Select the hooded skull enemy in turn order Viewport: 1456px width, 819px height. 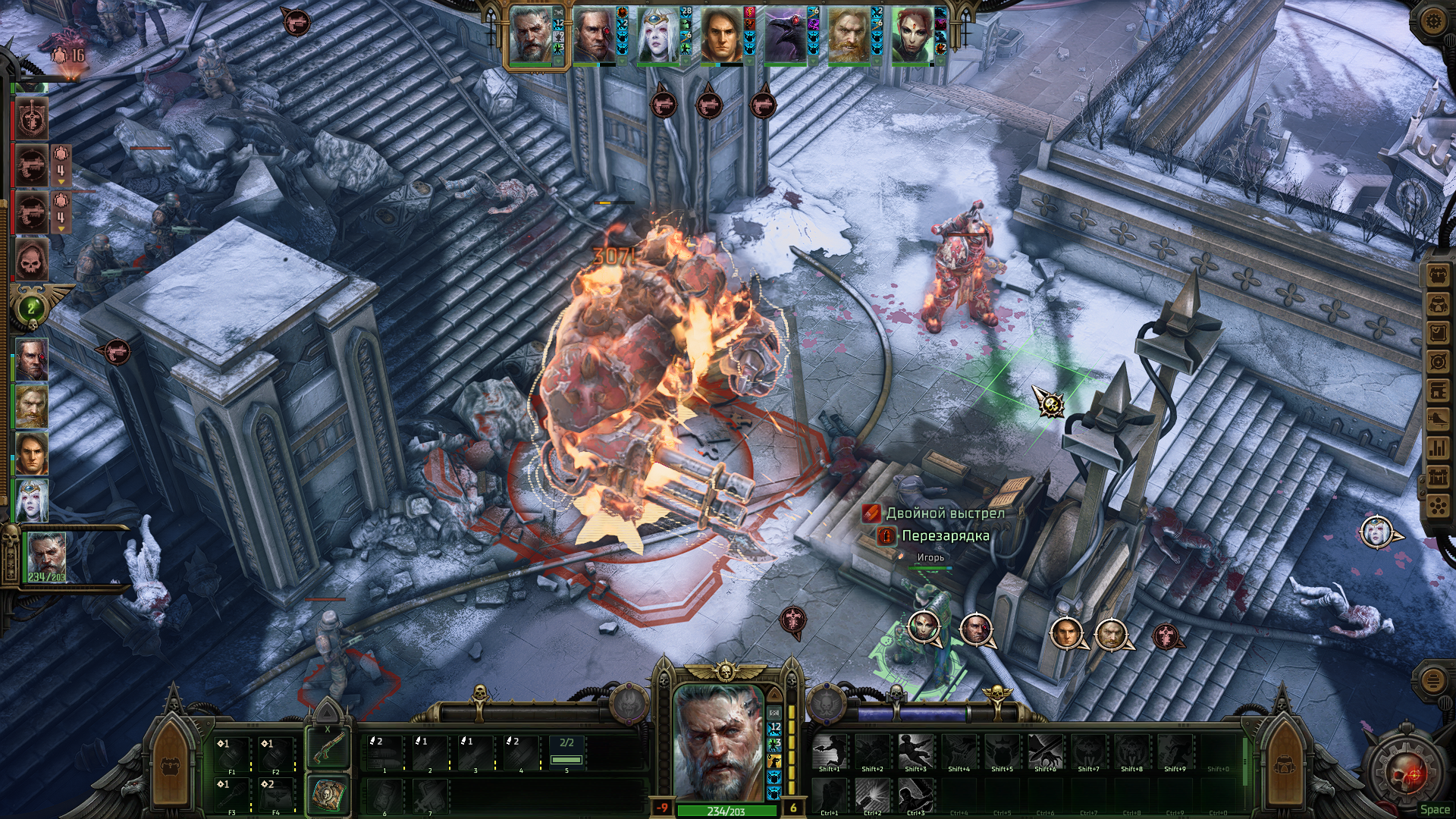32,260
